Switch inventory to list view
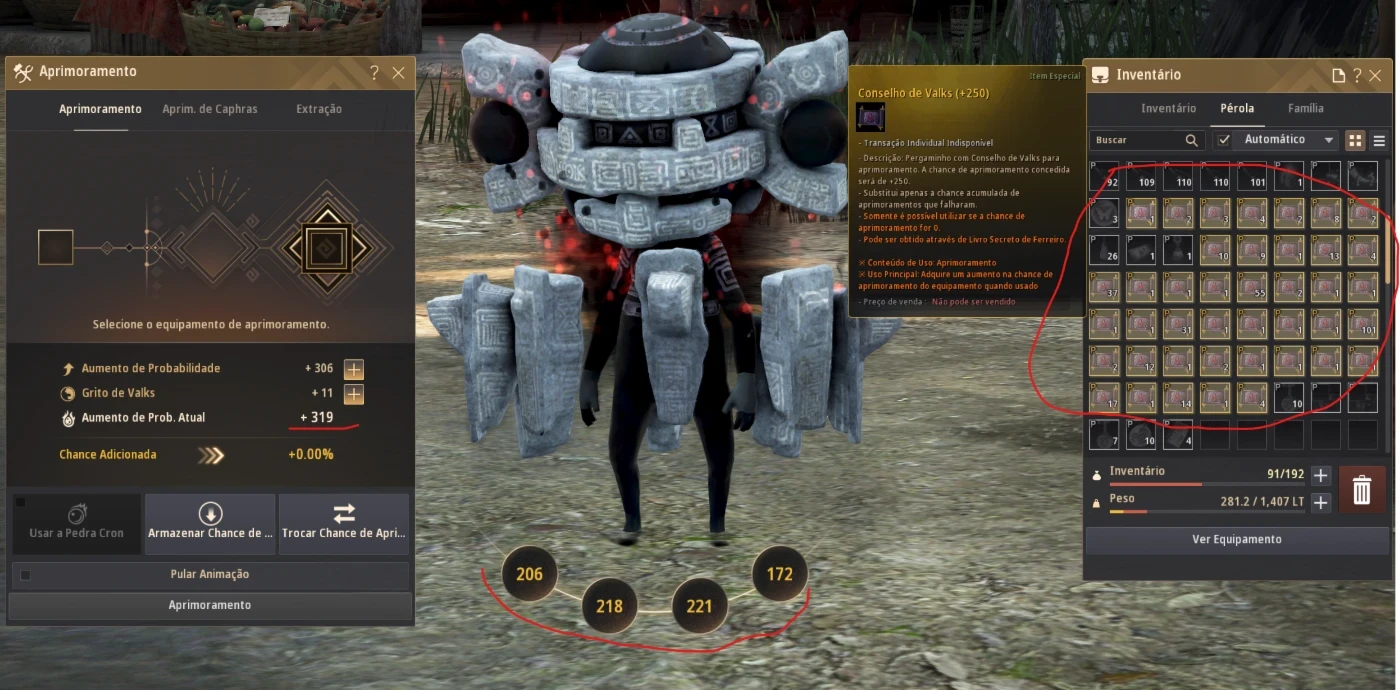The width and height of the screenshot is (1400, 690). (1379, 141)
